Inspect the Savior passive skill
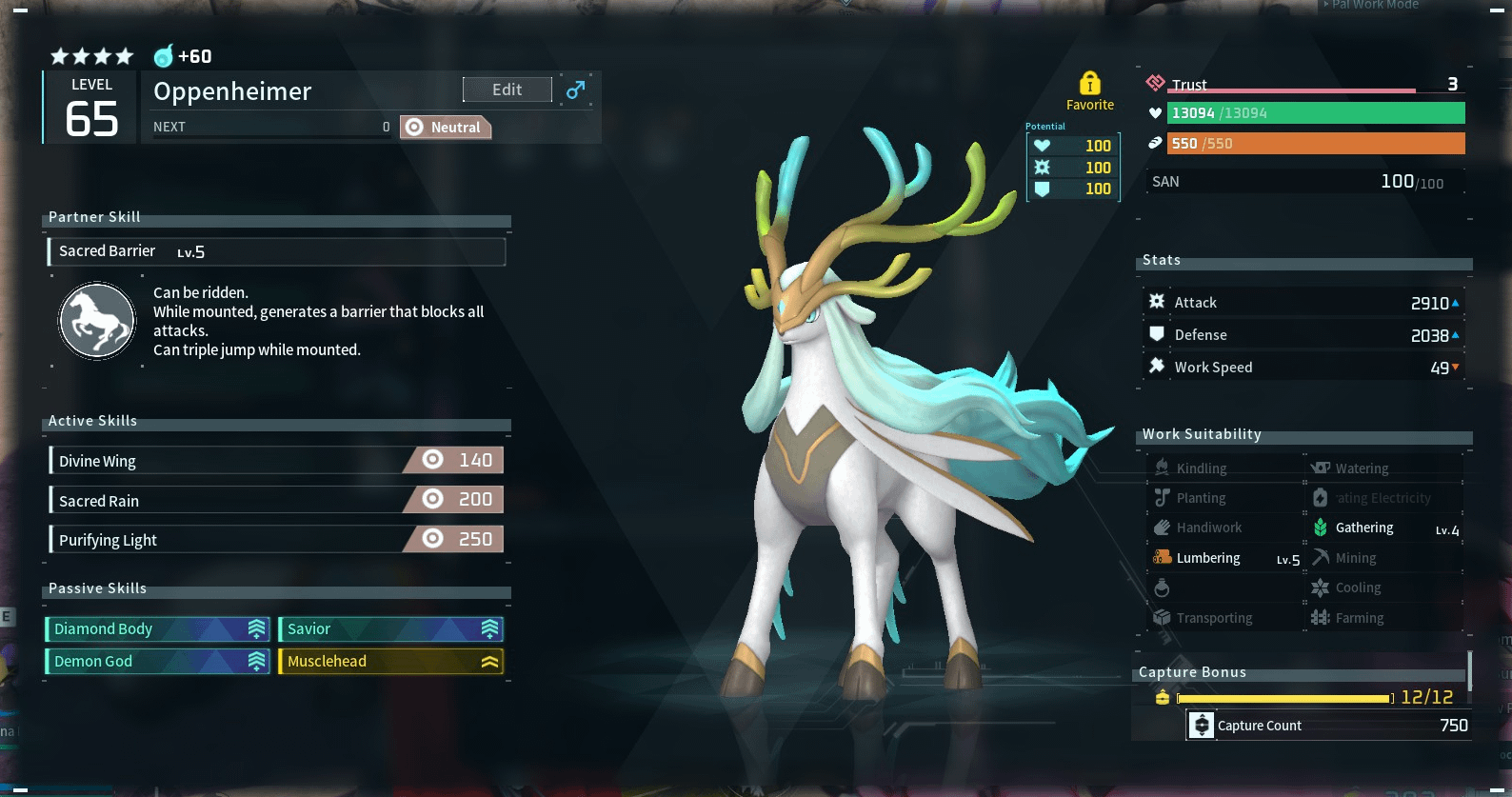 click(390, 628)
